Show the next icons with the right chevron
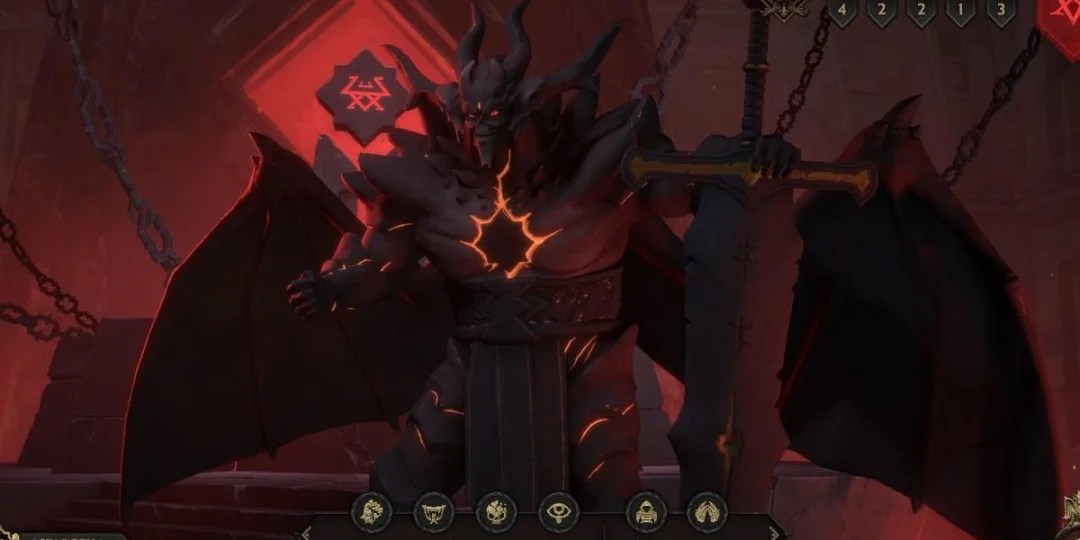 (x=773, y=530)
